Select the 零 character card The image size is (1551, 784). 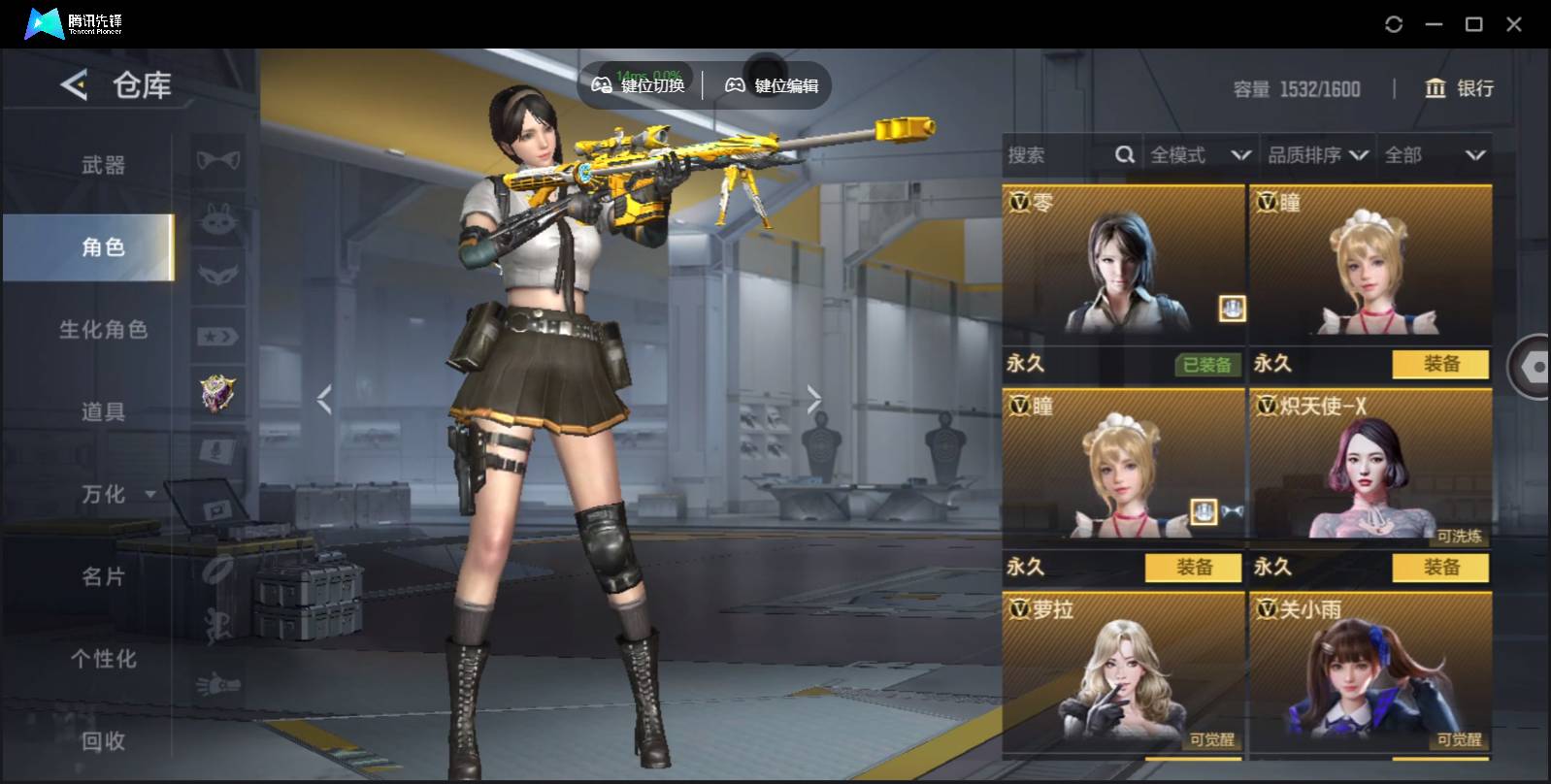point(1123,262)
